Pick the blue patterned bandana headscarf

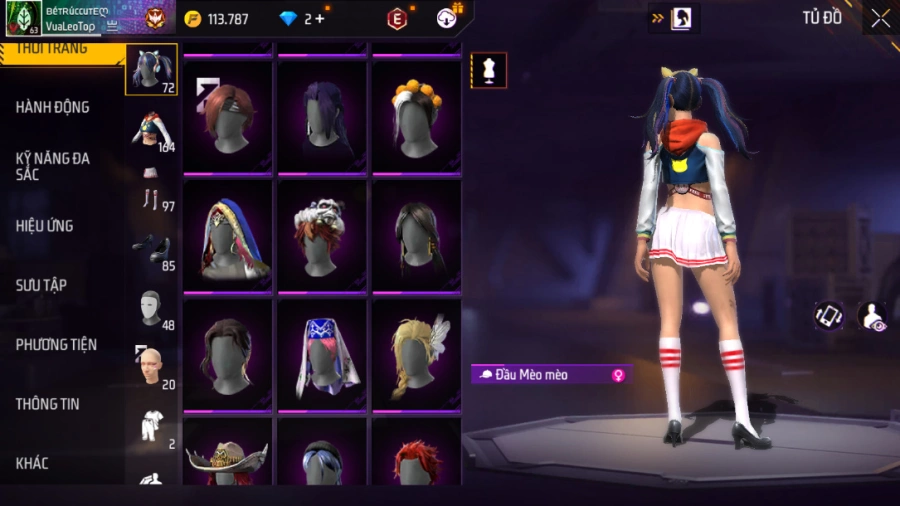click(322, 354)
